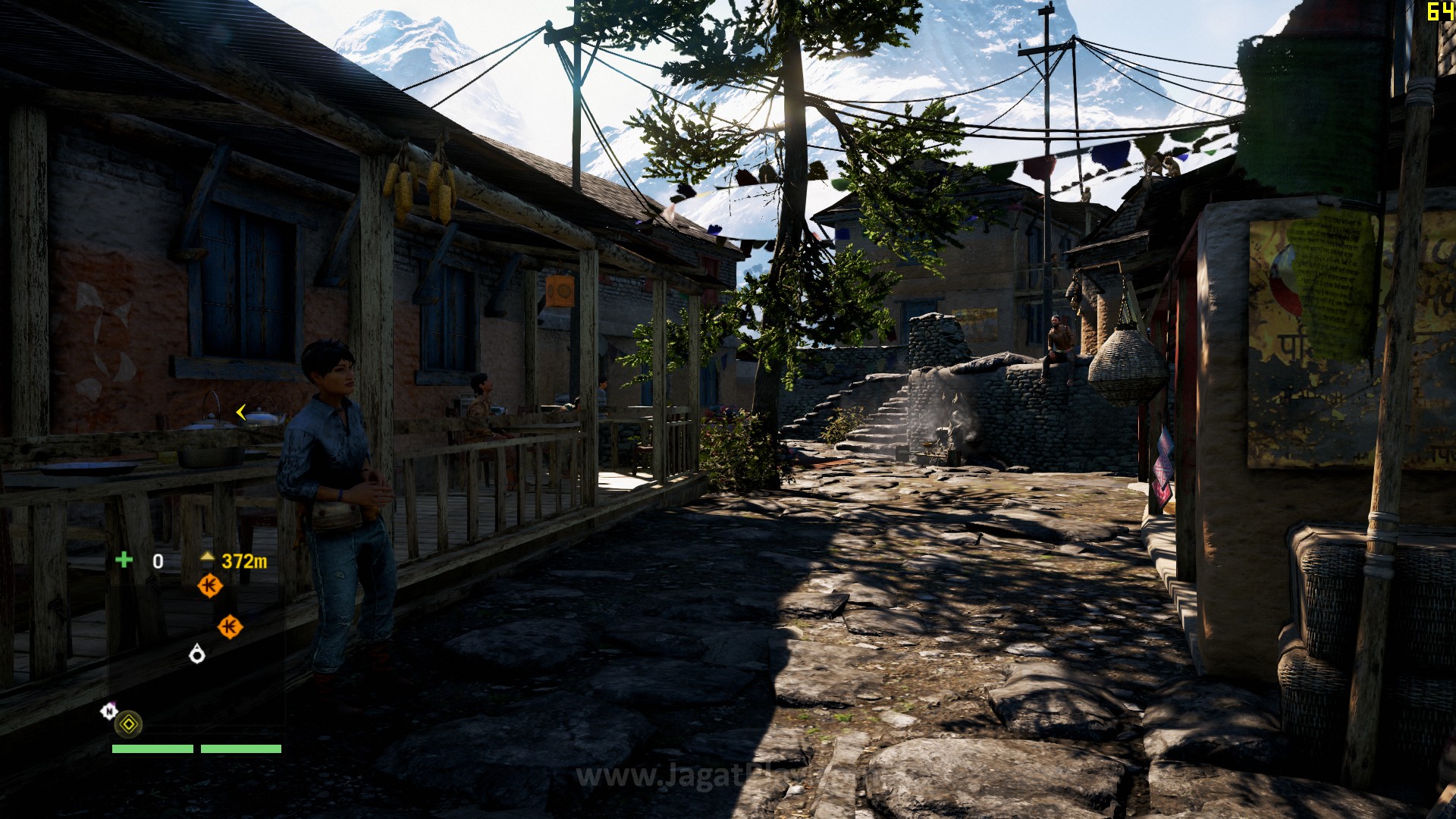Select the white player arrow on minimap
Image resolution: width=1456 pixels, height=819 pixels.
(x=197, y=654)
